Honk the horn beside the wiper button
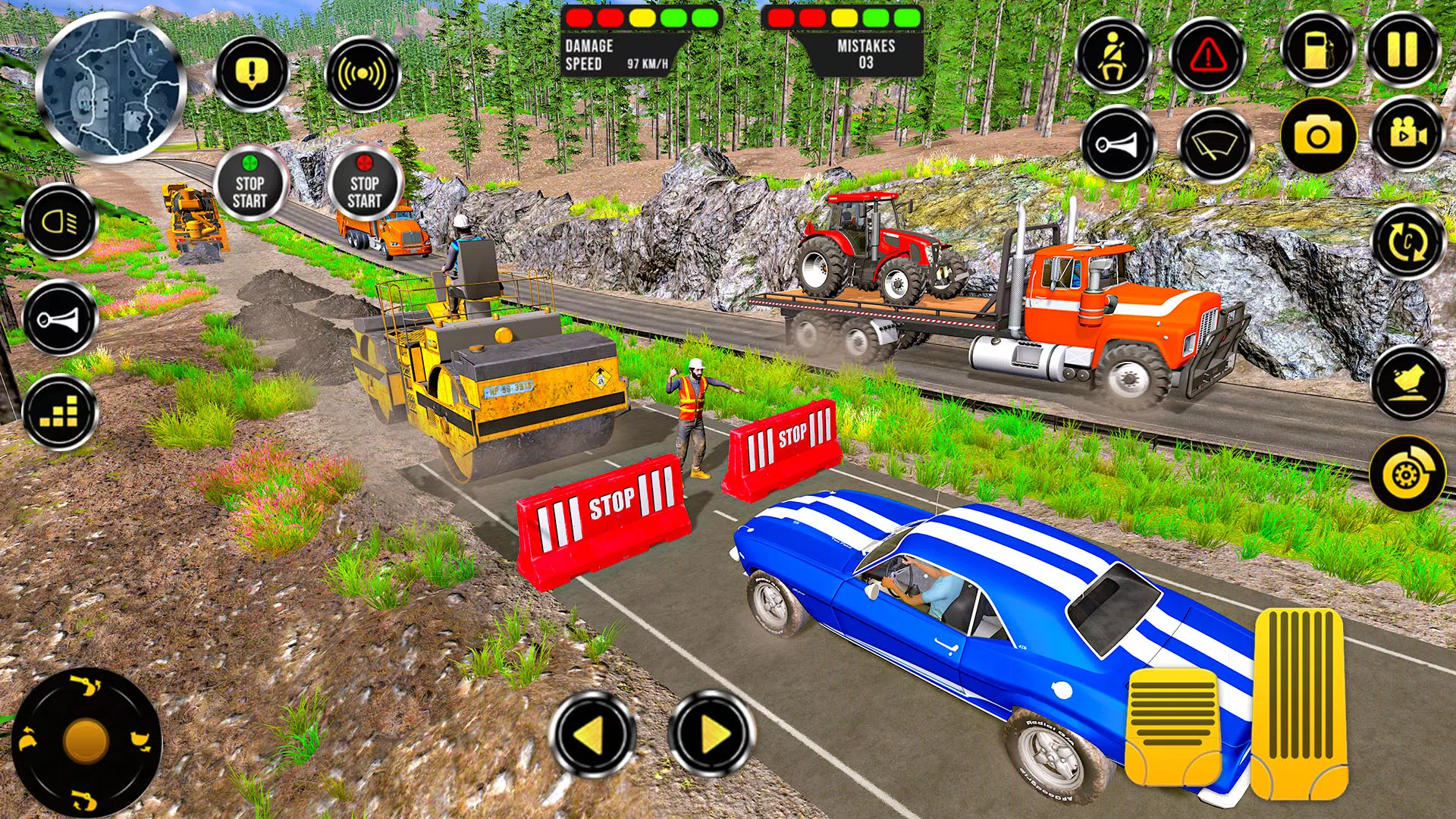The image size is (1456, 819). 1118,144
